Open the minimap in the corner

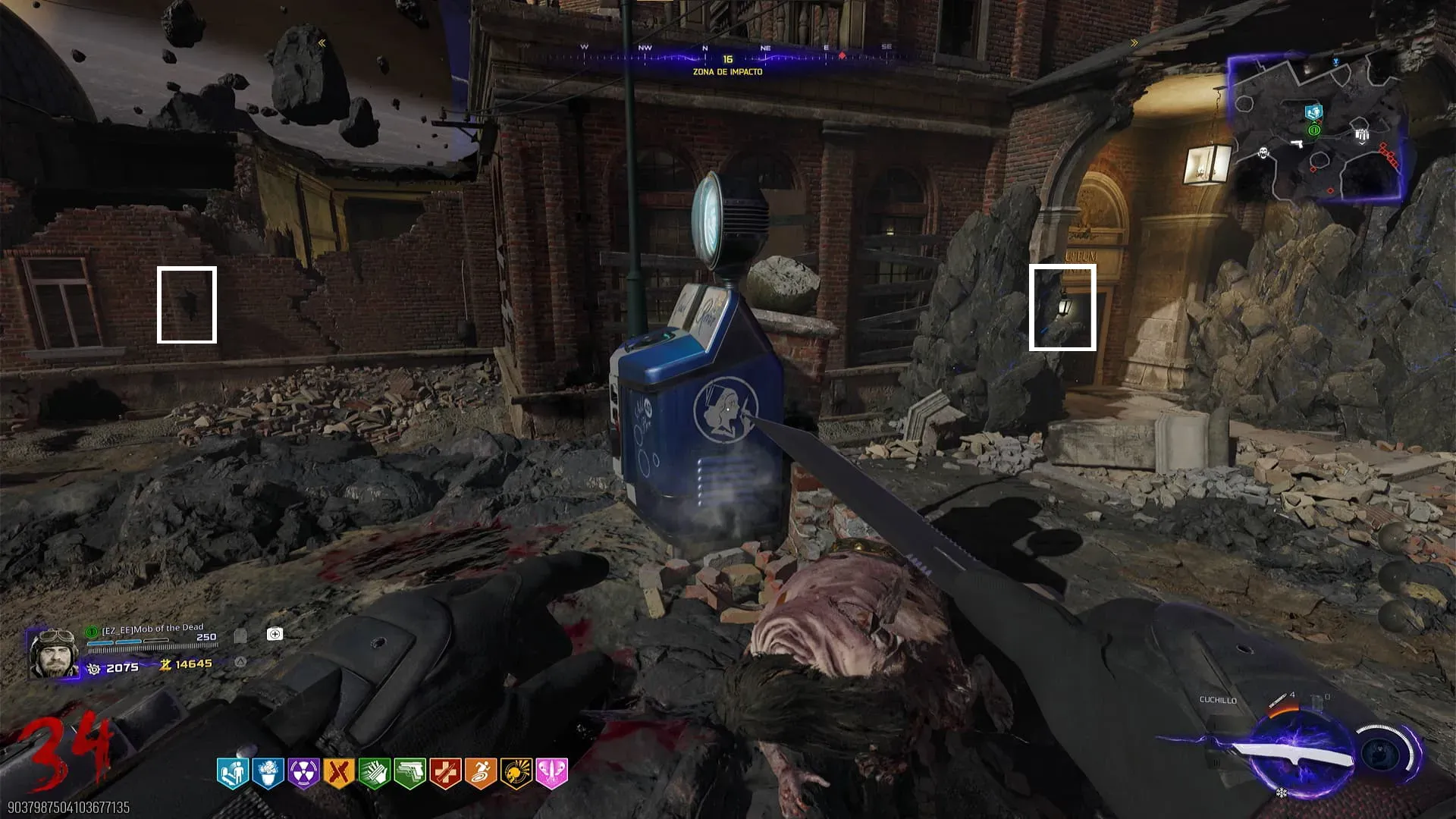pos(1317,129)
